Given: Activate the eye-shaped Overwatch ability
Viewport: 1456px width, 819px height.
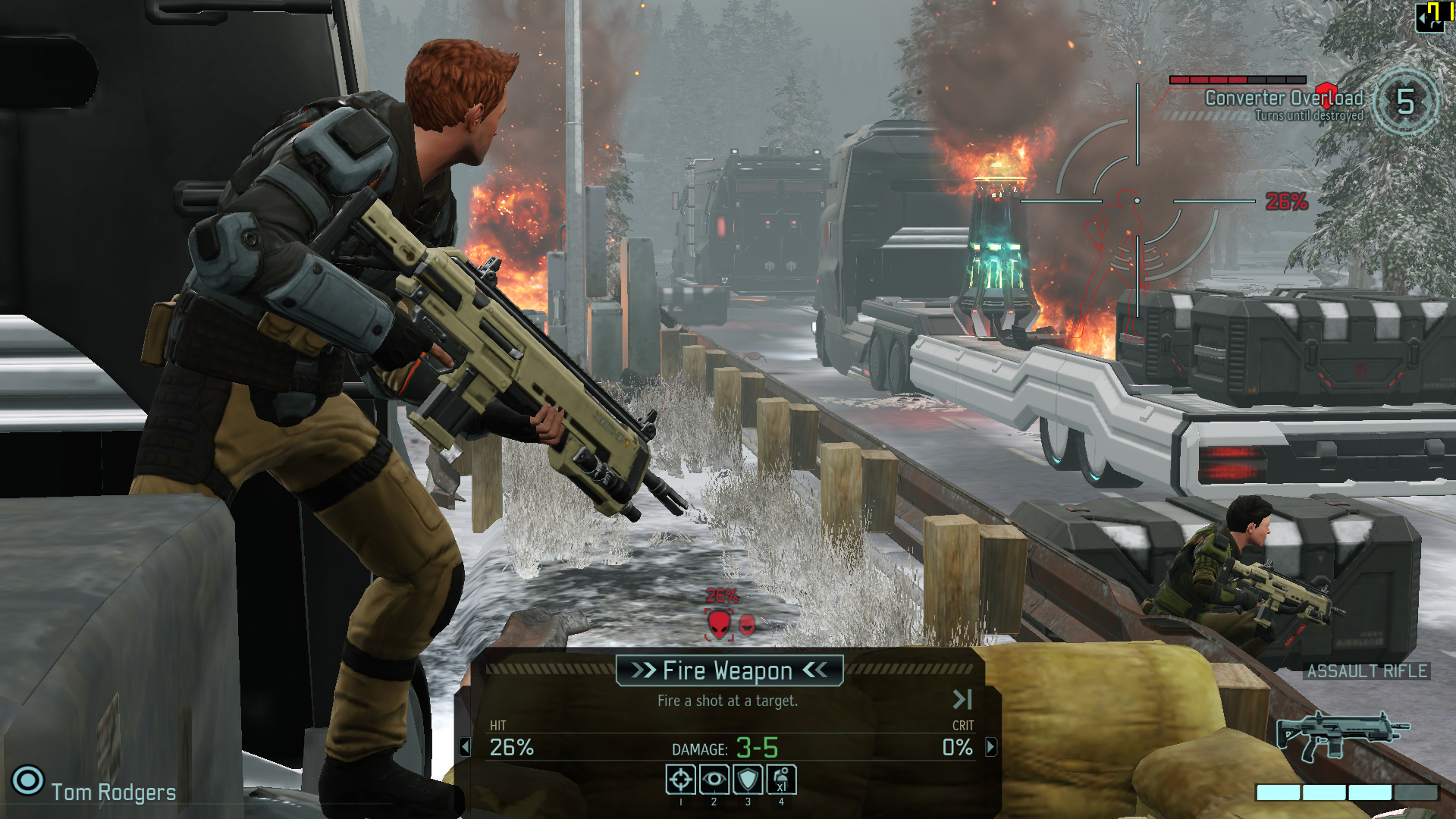Looking at the screenshot, I should (x=714, y=780).
